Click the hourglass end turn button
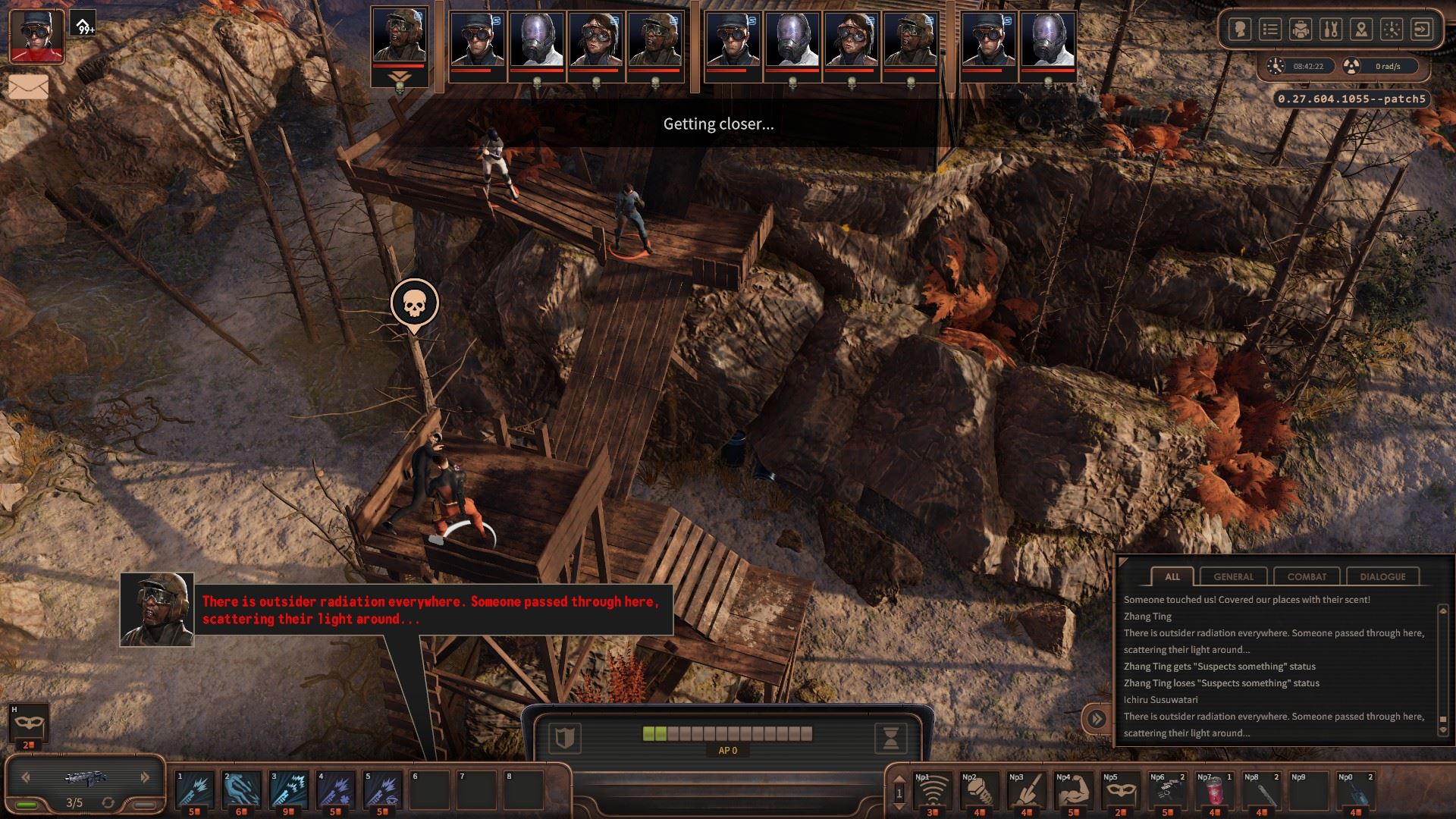Image resolution: width=1456 pixels, height=819 pixels. (891, 737)
